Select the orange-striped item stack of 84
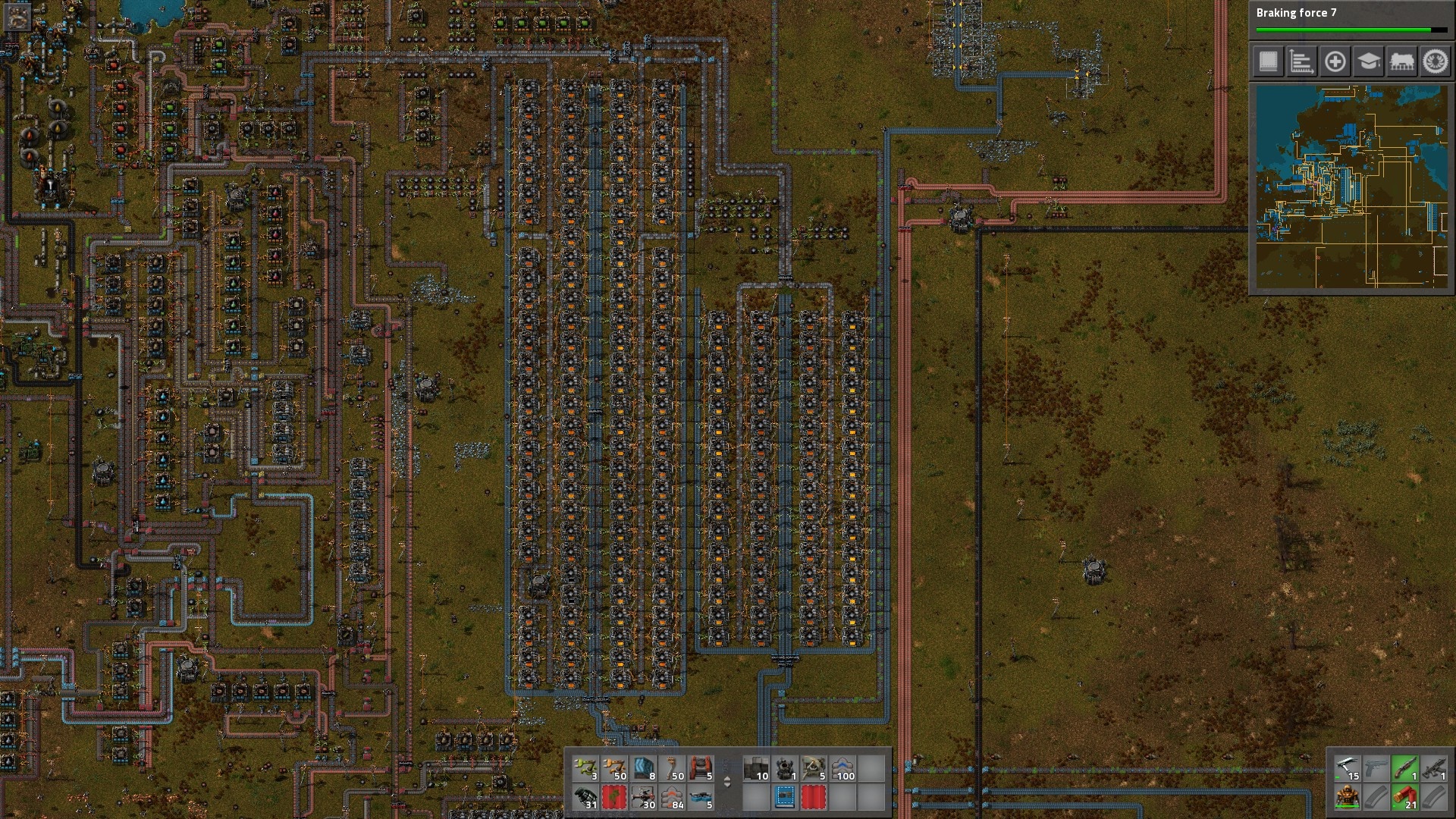The height and width of the screenshot is (819, 1456). [x=672, y=797]
